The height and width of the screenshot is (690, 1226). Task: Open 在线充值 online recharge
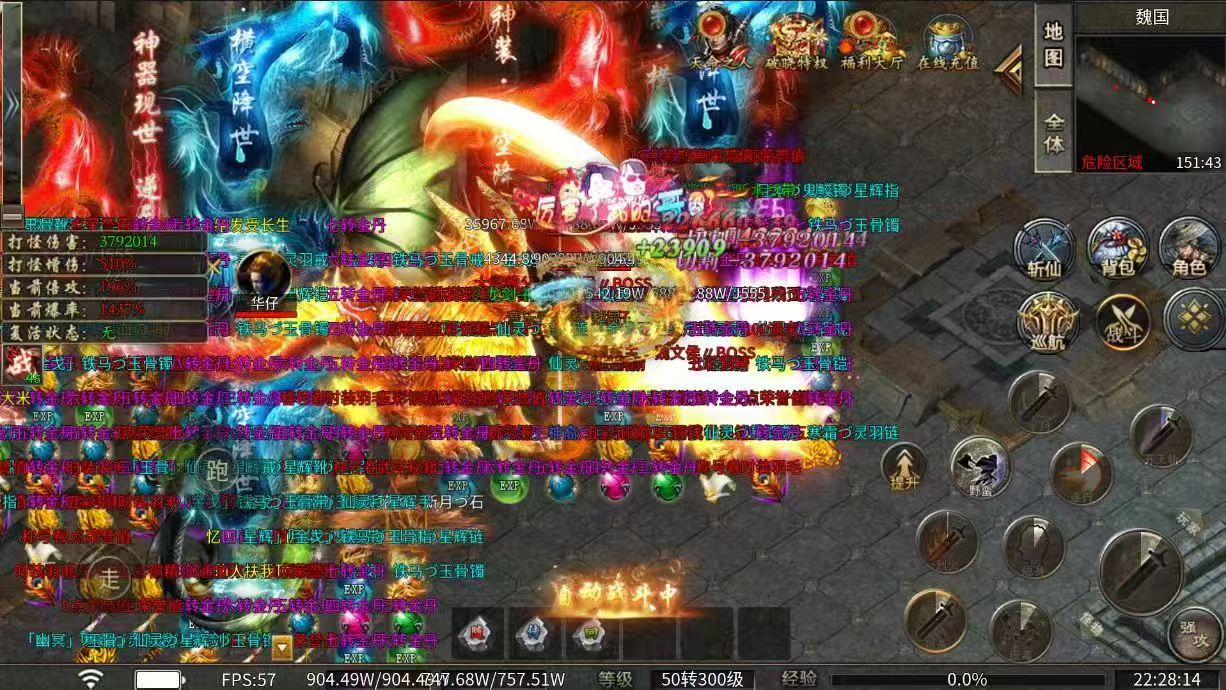click(x=948, y=40)
